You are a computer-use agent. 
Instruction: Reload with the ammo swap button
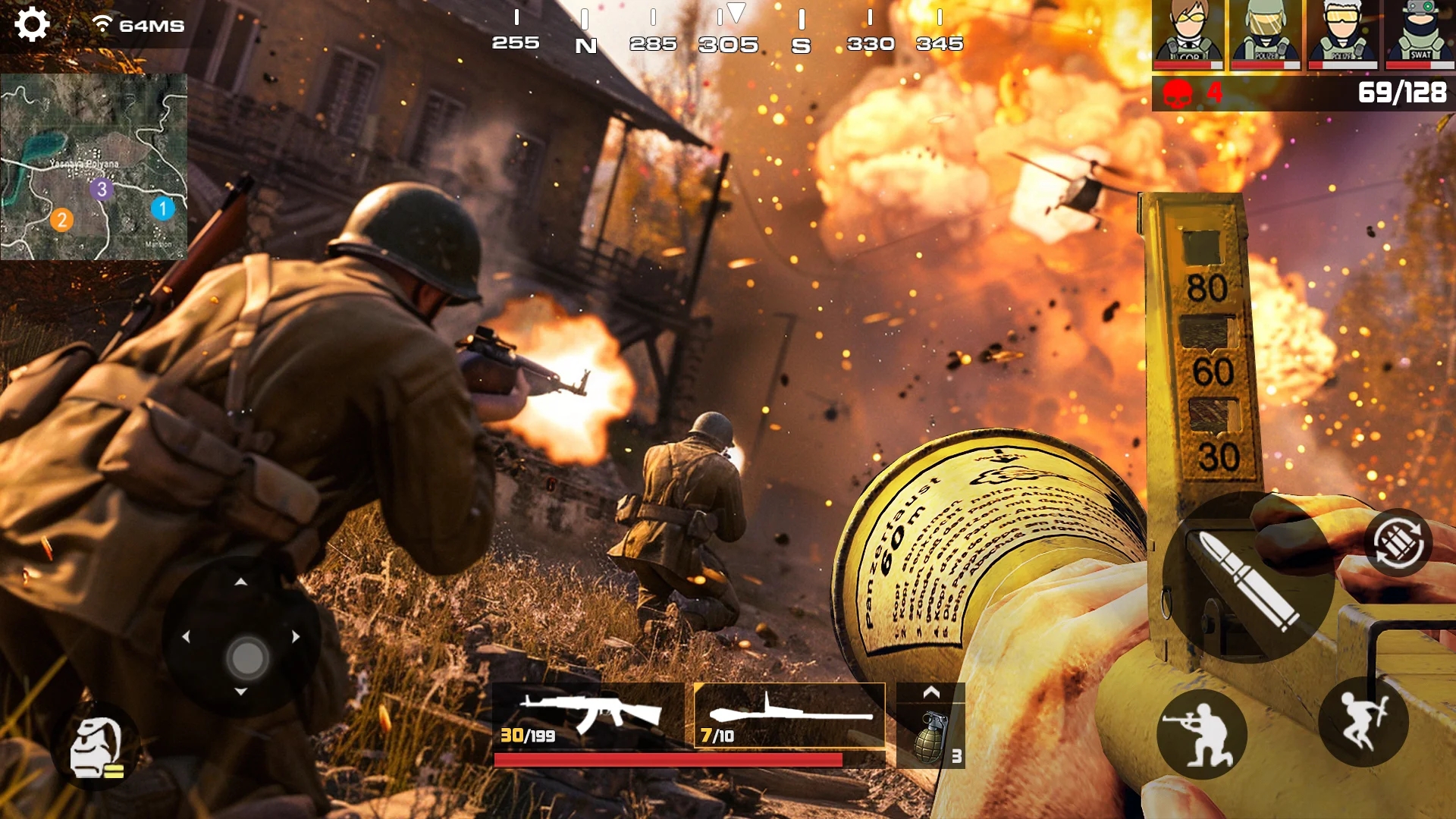coord(1398,543)
